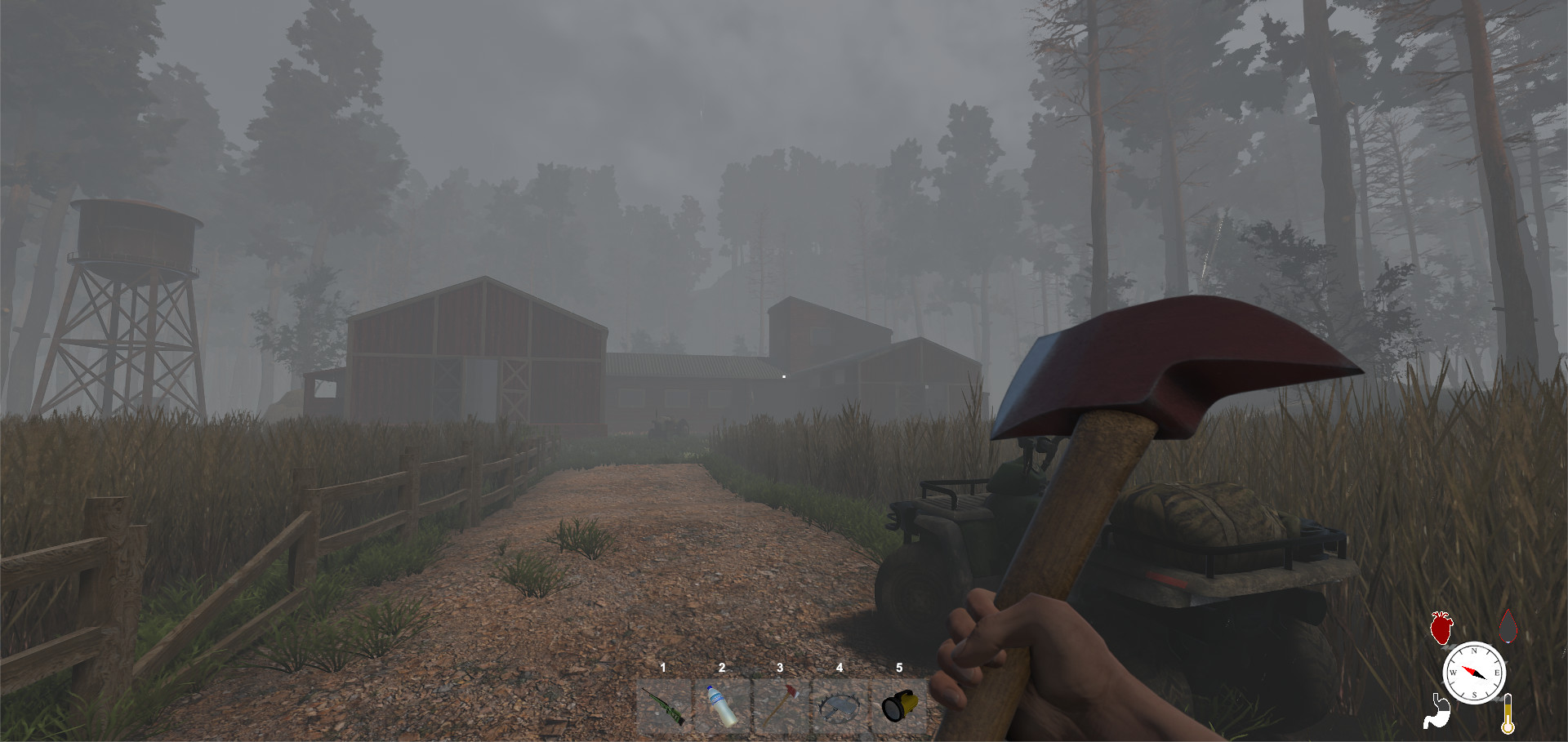
Task: Click the number label above slot 1
Action: pos(663,668)
